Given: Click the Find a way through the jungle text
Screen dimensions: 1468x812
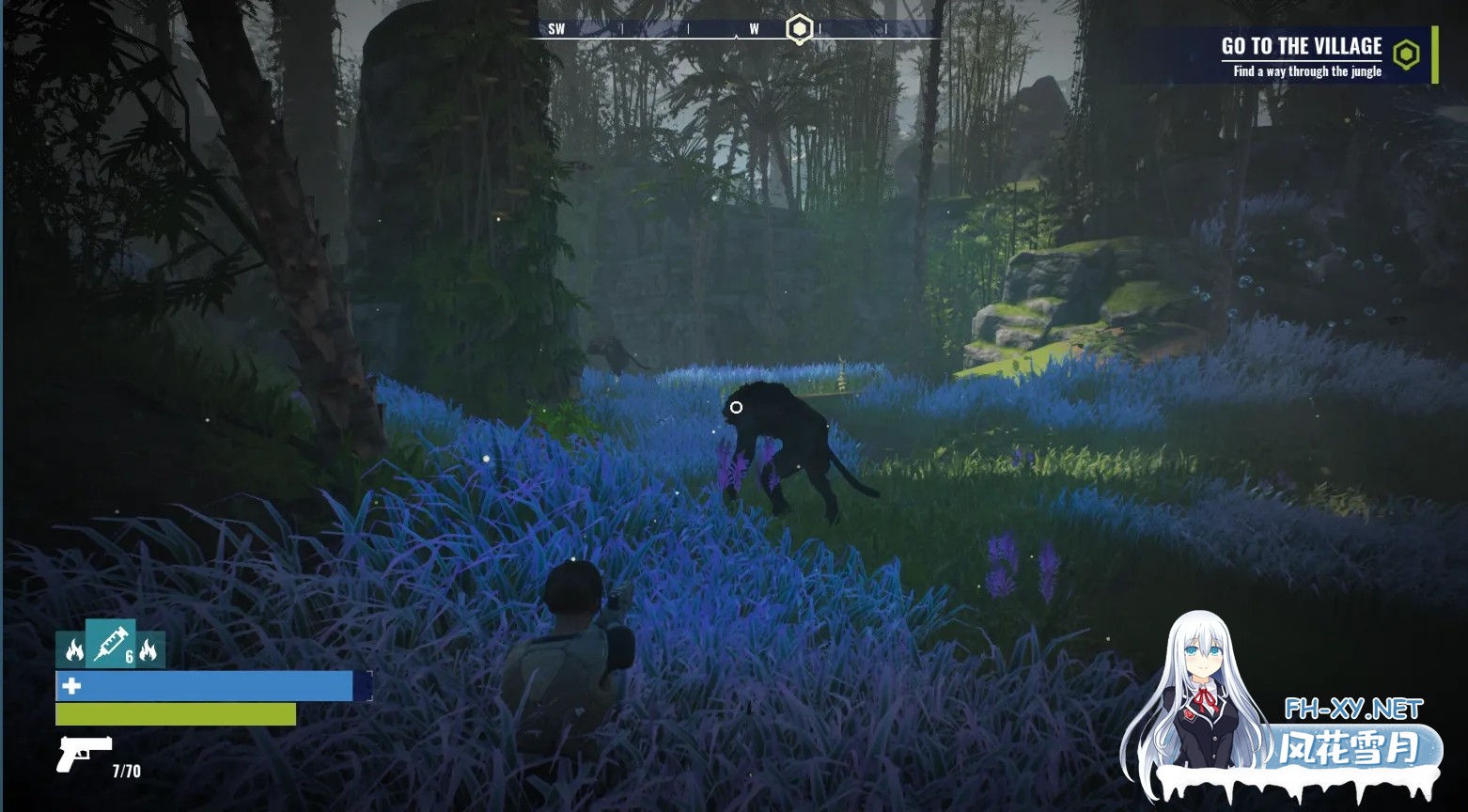Looking at the screenshot, I should pyautogui.click(x=1307, y=70).
